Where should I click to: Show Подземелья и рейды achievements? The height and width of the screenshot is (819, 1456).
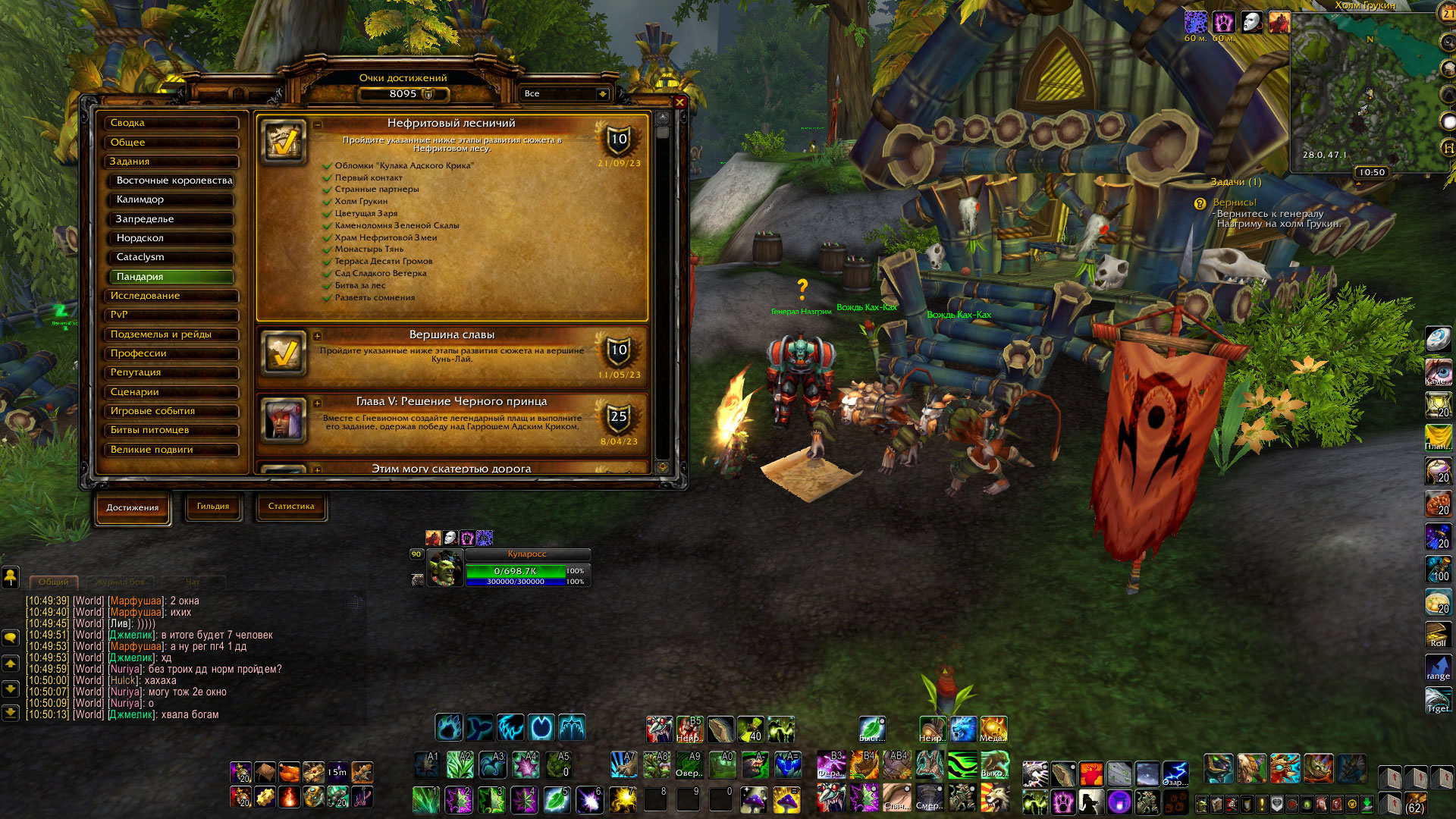(x=171, y=334)
